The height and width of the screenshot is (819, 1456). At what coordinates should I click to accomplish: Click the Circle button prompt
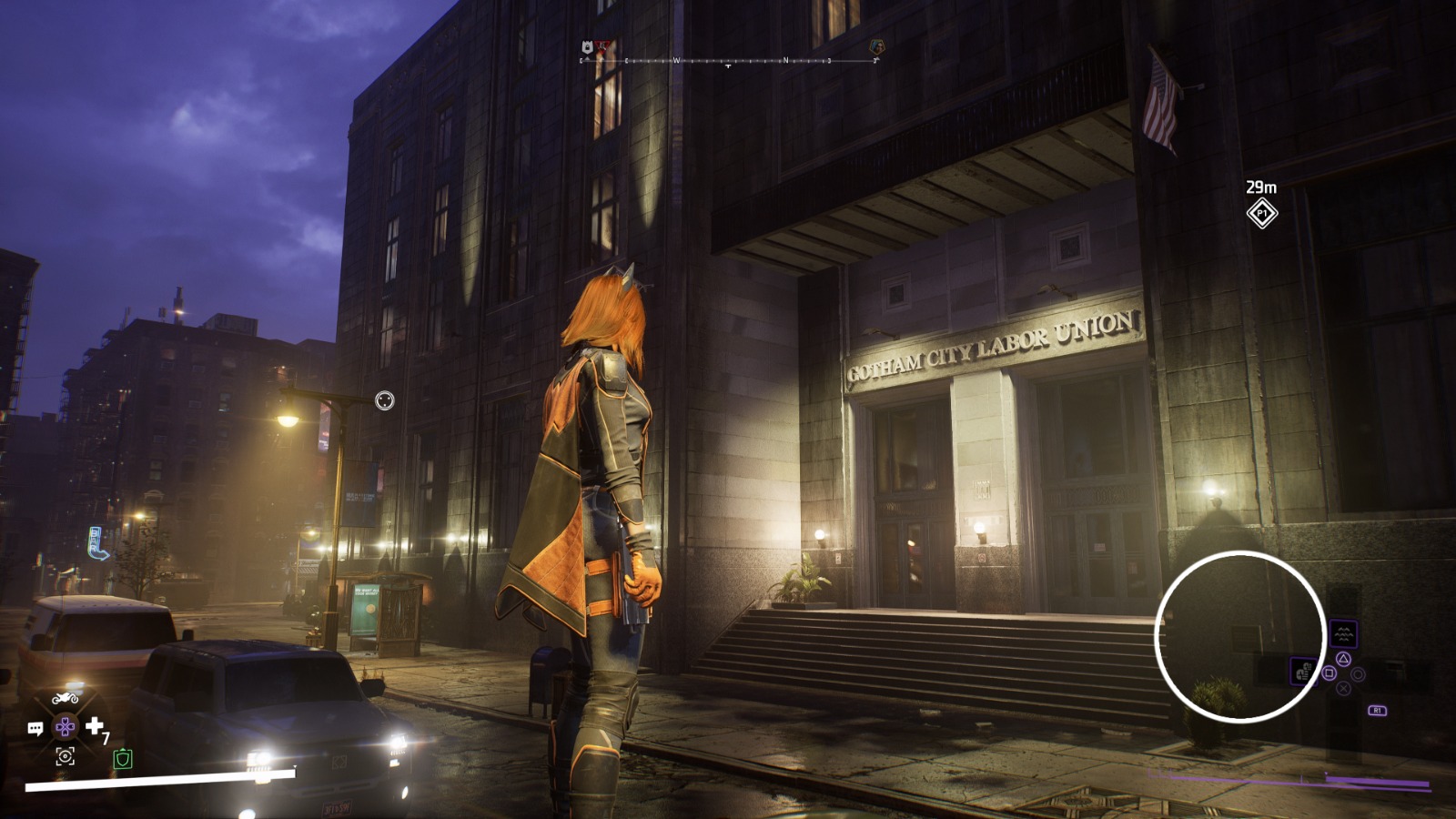(x=1358, y=674)
